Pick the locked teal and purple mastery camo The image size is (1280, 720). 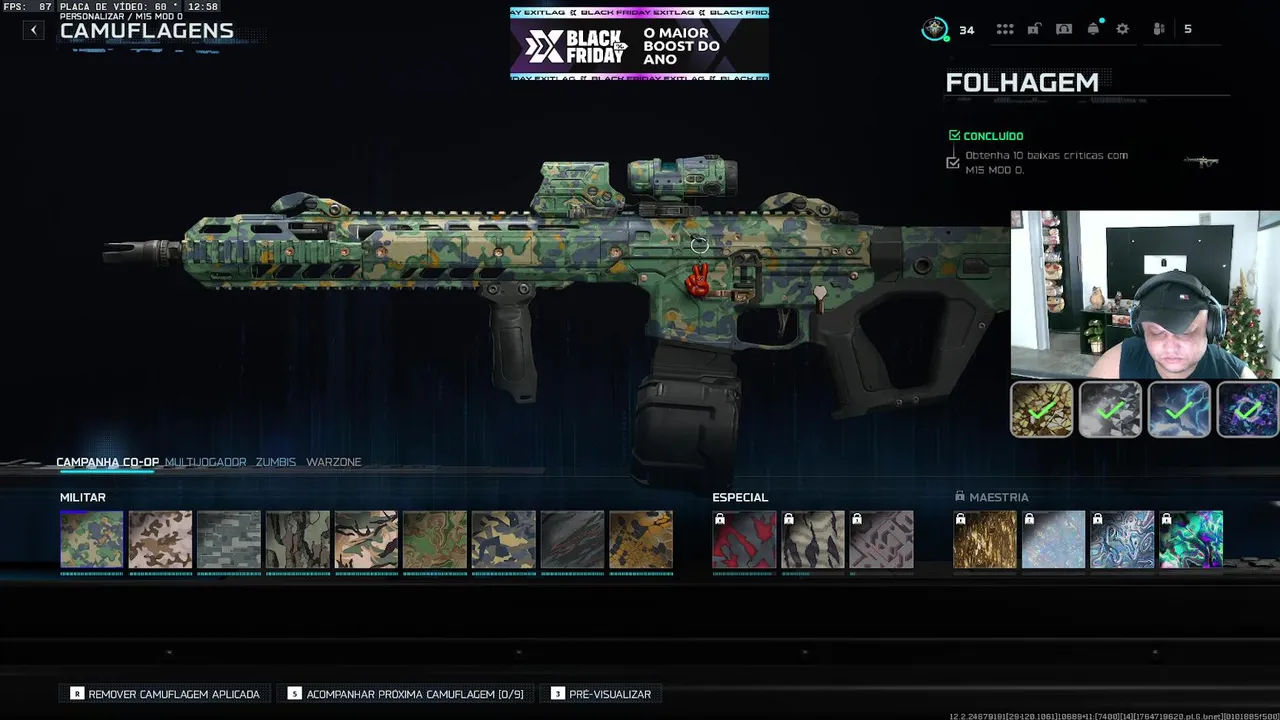(x=1191, y=540)
